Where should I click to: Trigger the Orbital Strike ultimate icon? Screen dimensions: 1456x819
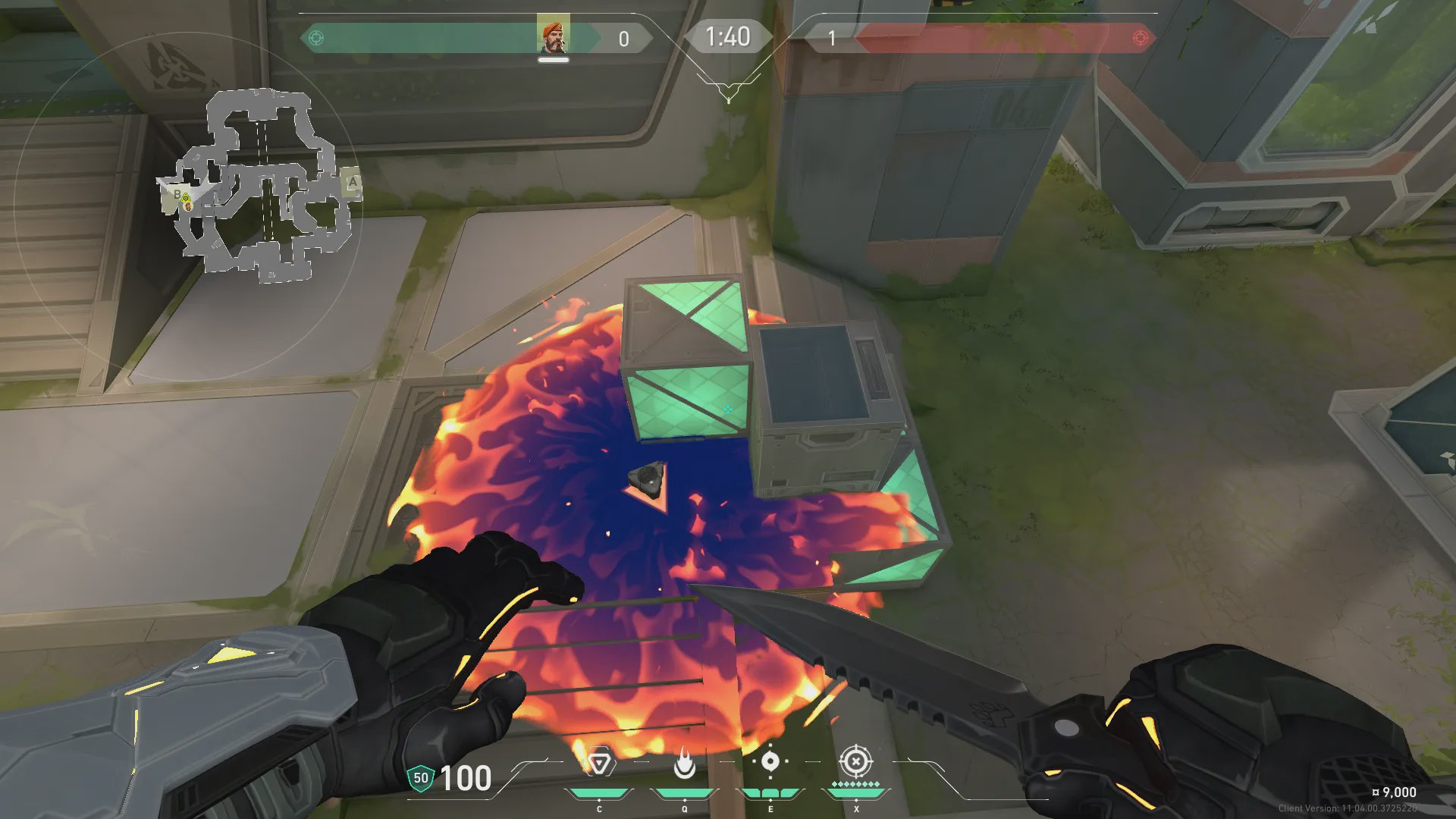point(856,761)
